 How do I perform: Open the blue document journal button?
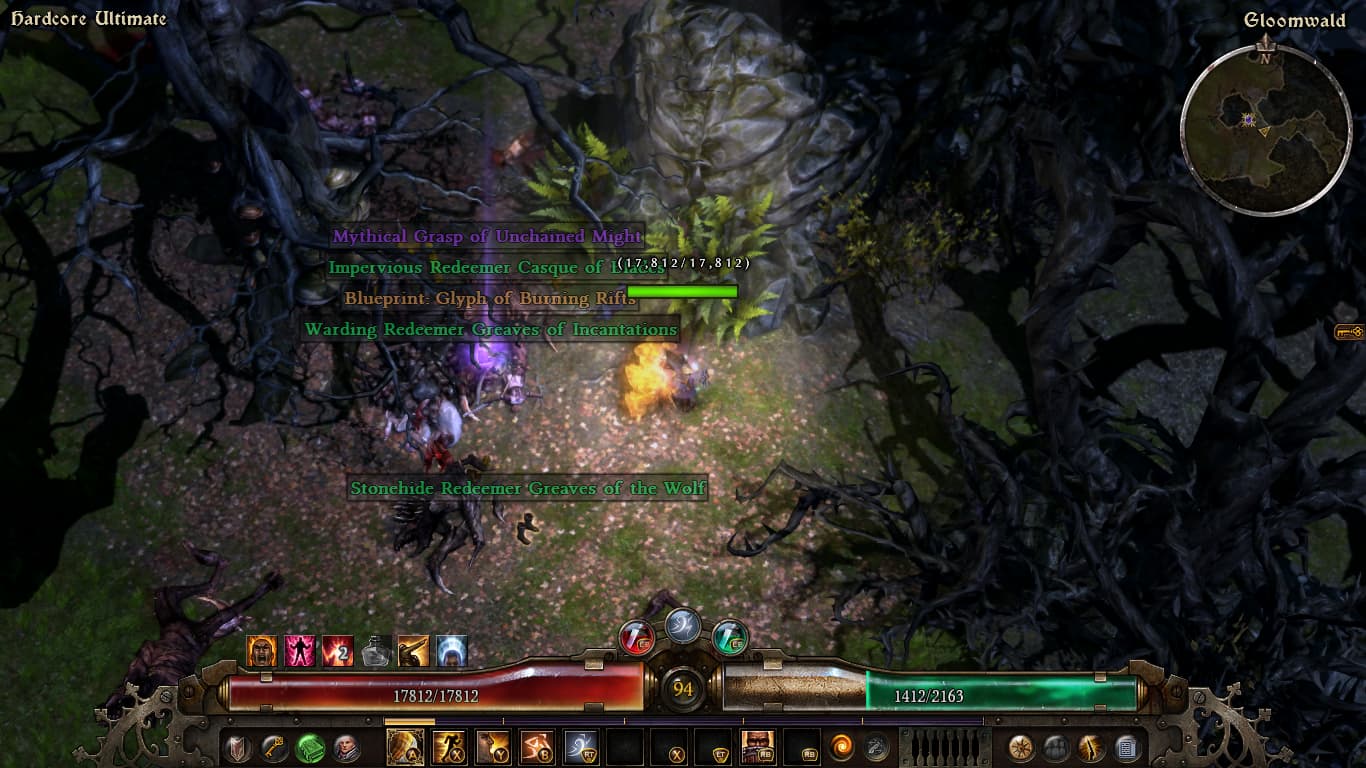pos(1126,747)
